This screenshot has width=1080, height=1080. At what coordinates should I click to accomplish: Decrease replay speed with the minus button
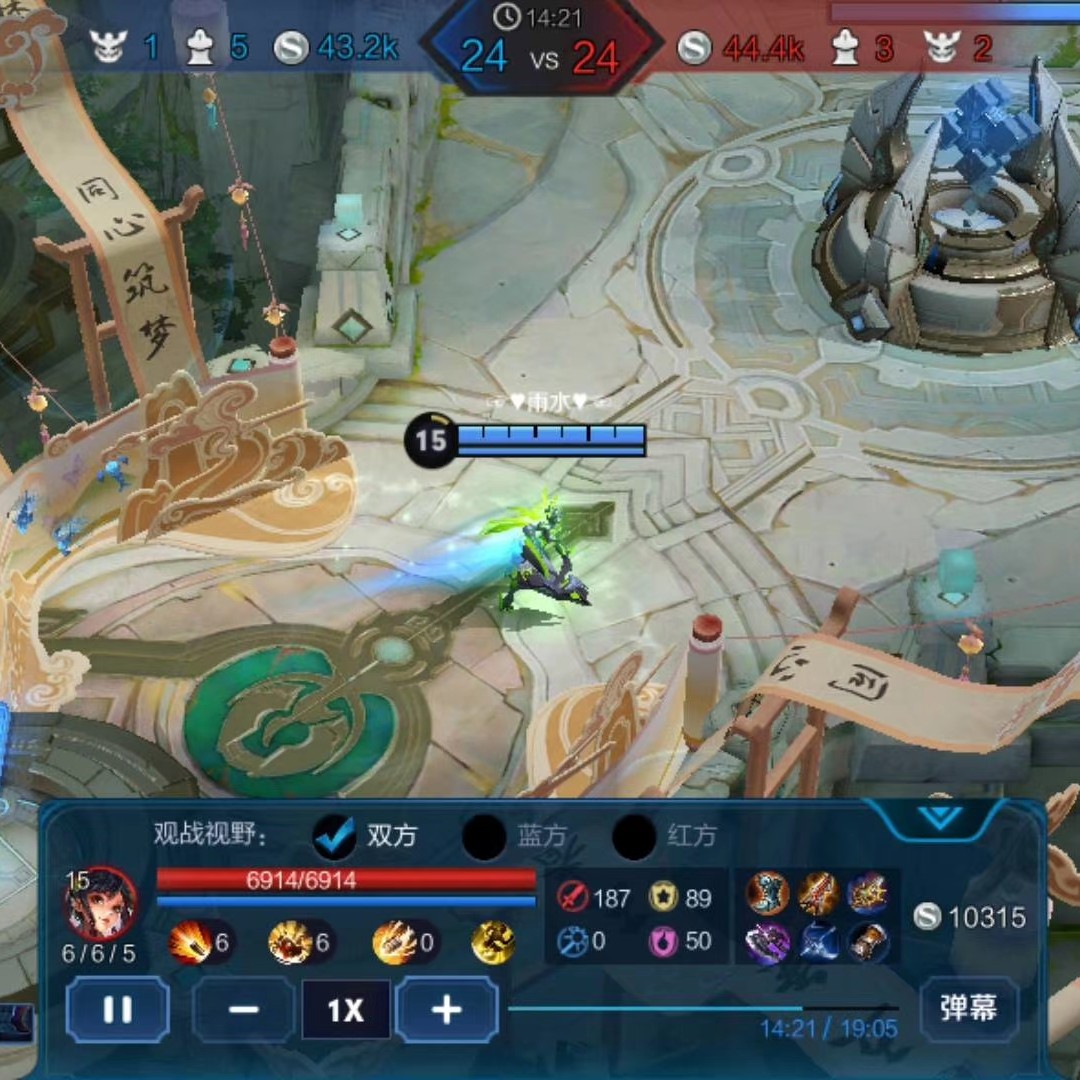click(243, 1010)
